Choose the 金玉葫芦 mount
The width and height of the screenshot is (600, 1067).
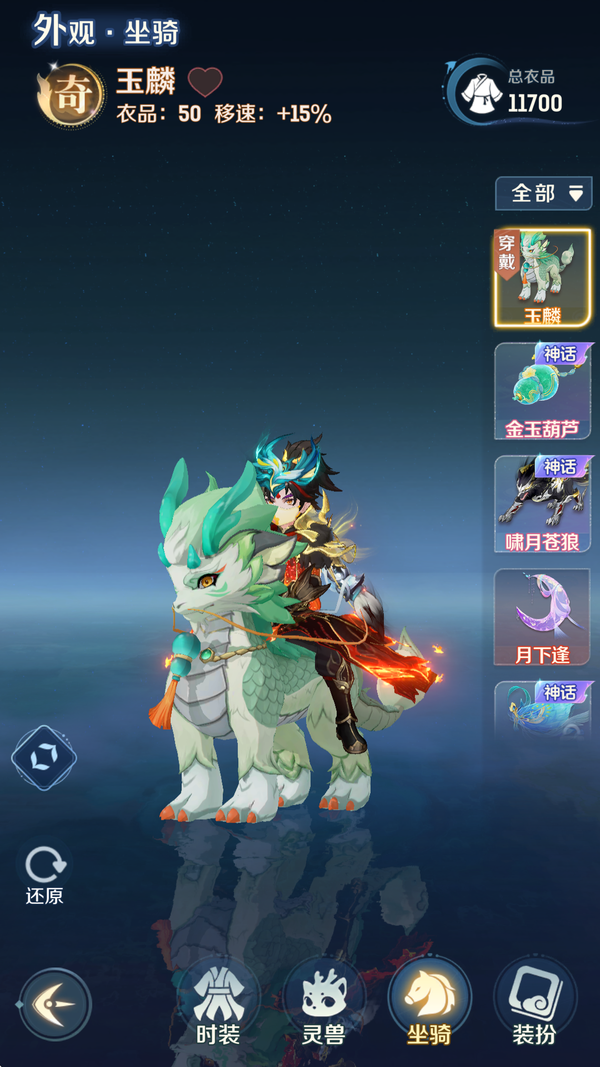pos(543,391)
